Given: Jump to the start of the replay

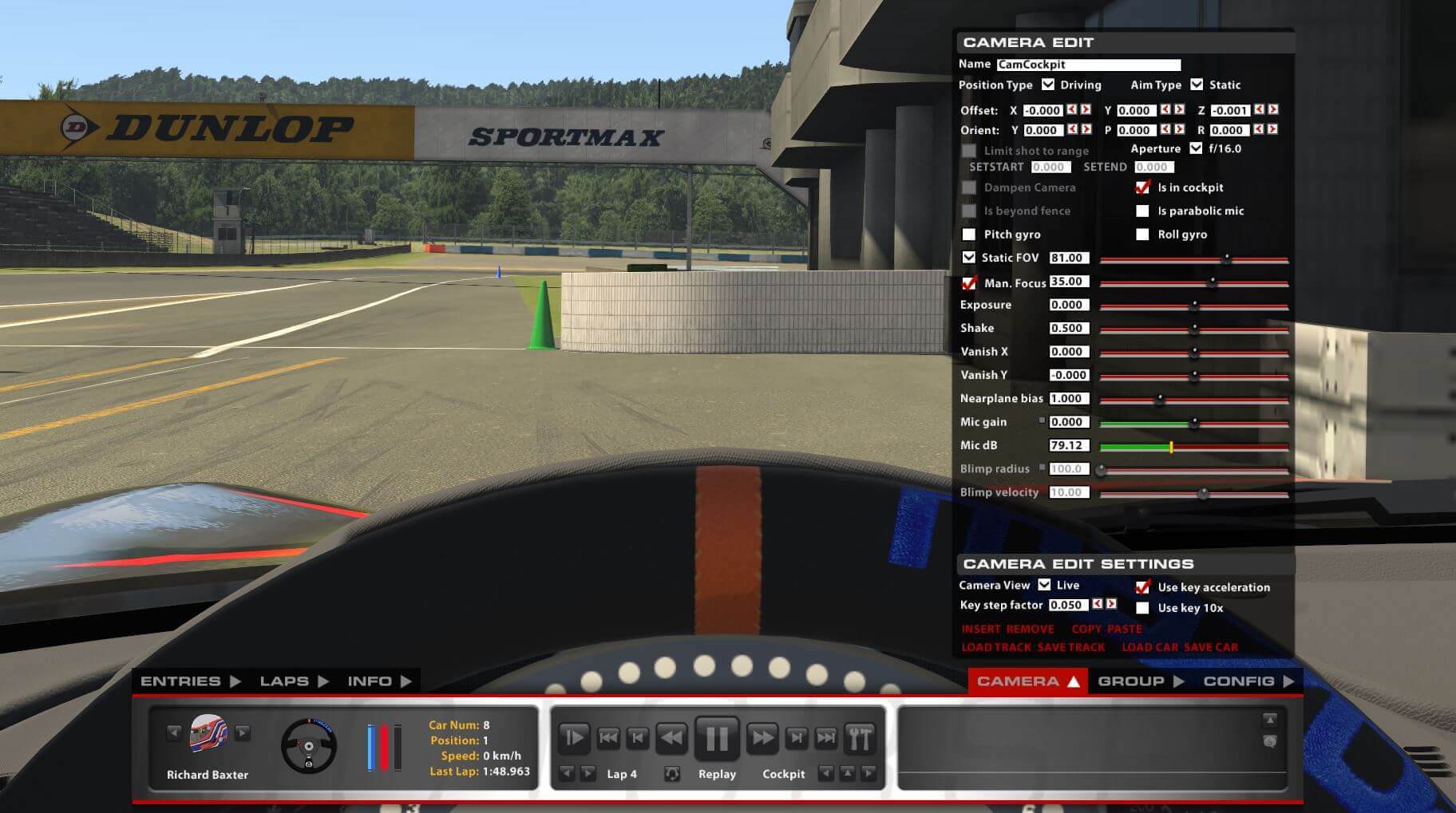Looking at the screenshot, I should (x=610, y=738).
